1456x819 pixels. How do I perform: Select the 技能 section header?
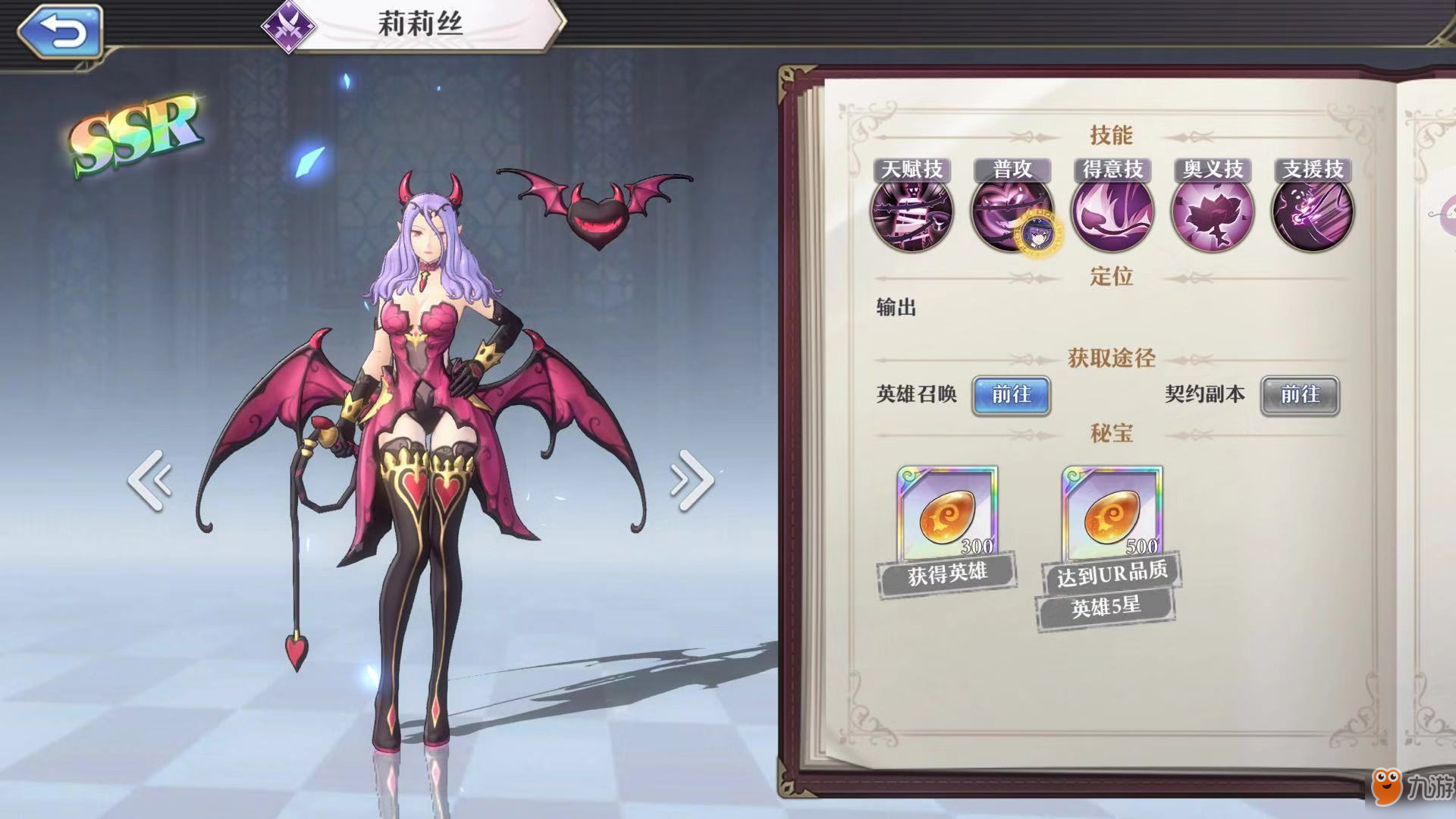[x=1111, y=135]
